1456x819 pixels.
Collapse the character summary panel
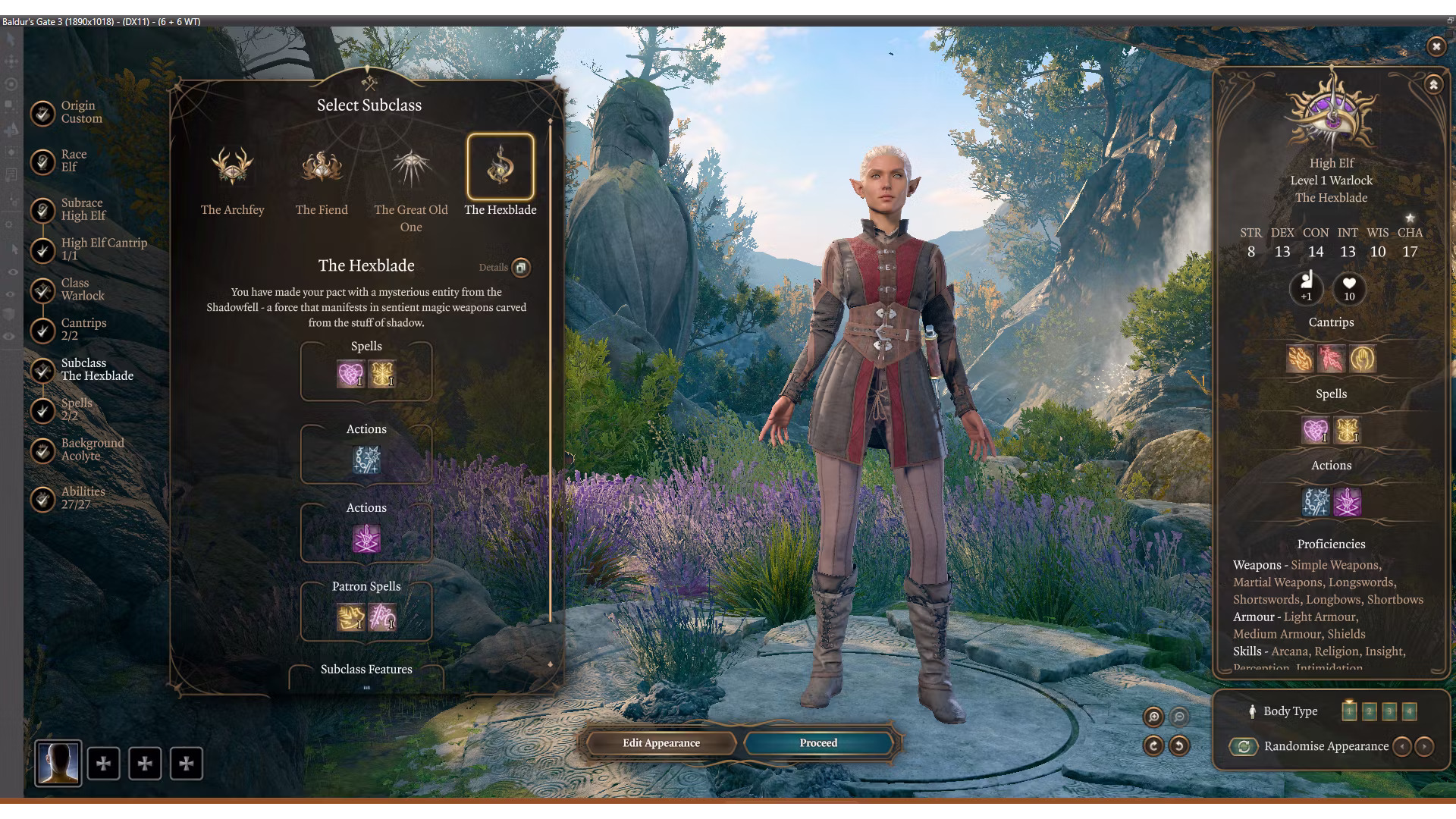pos(1433,85)
